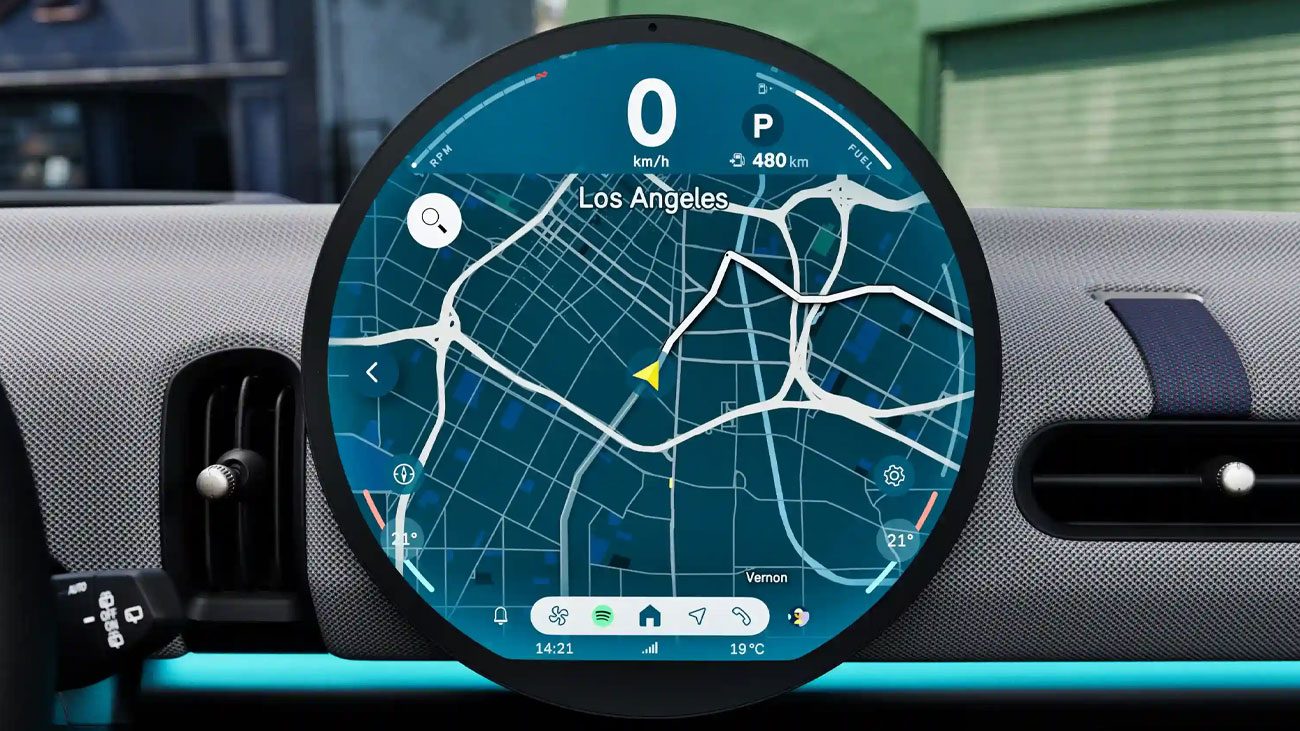1300x731 pixels.
Task: Open navigation arrow in the dock
Action: pyautogui.click(x=697, y=616)
